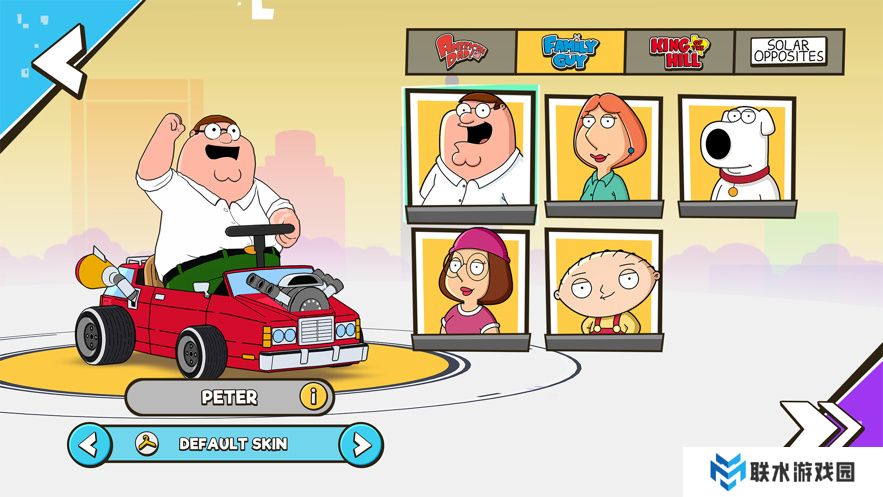Switch to the next skin
883x497 pixels.
coord(360,443)
